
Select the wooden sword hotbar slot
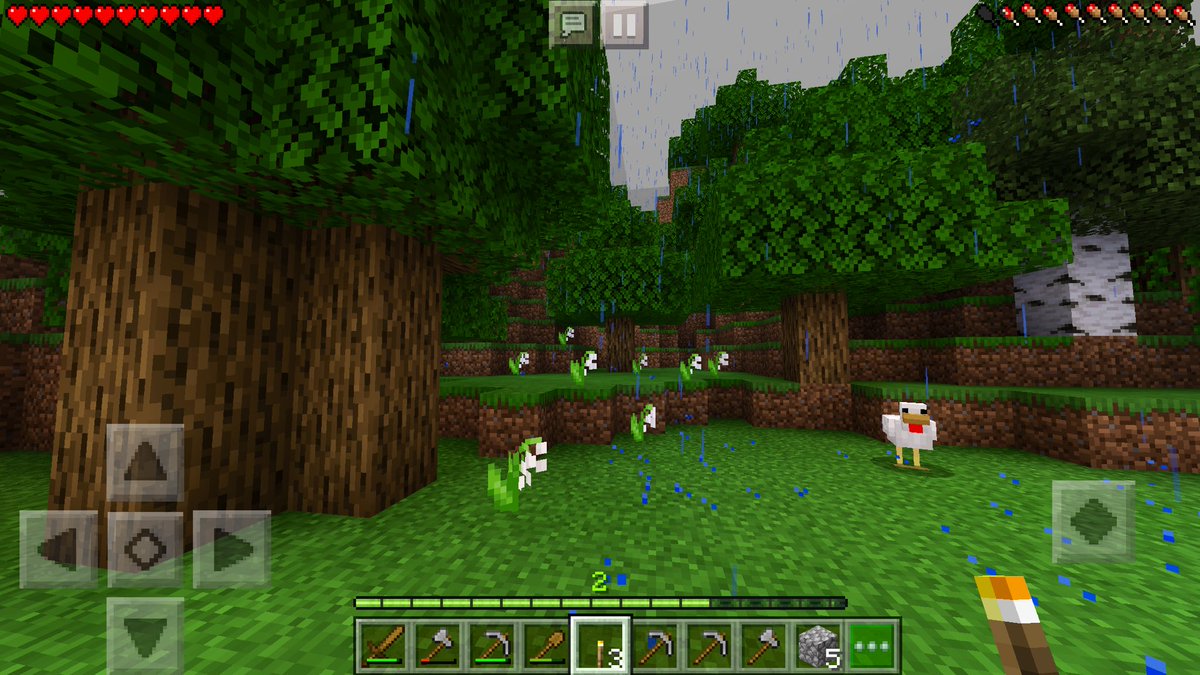[382, 646]
